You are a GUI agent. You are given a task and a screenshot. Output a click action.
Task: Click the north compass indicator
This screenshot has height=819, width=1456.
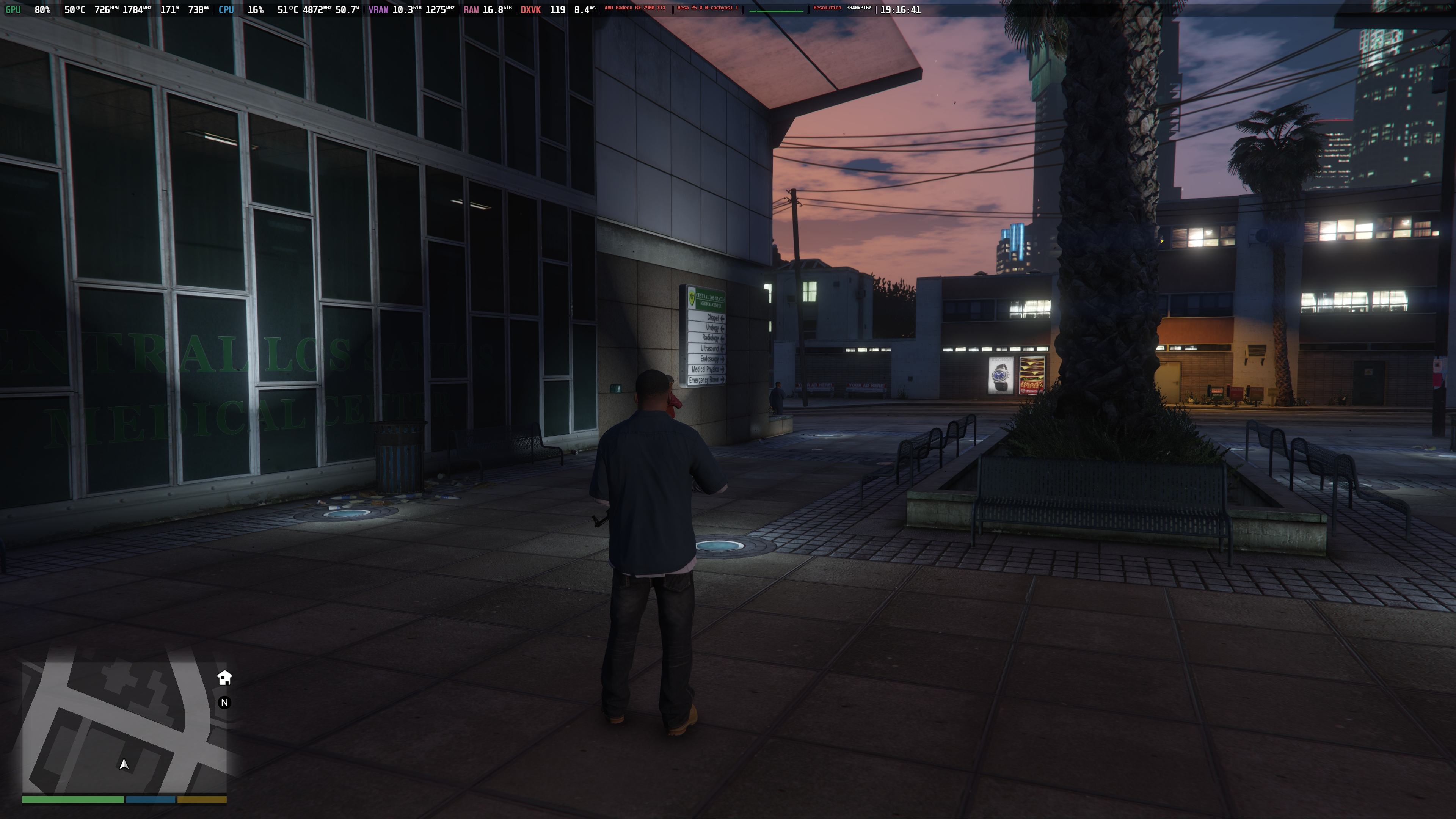[x=224, y=703]
